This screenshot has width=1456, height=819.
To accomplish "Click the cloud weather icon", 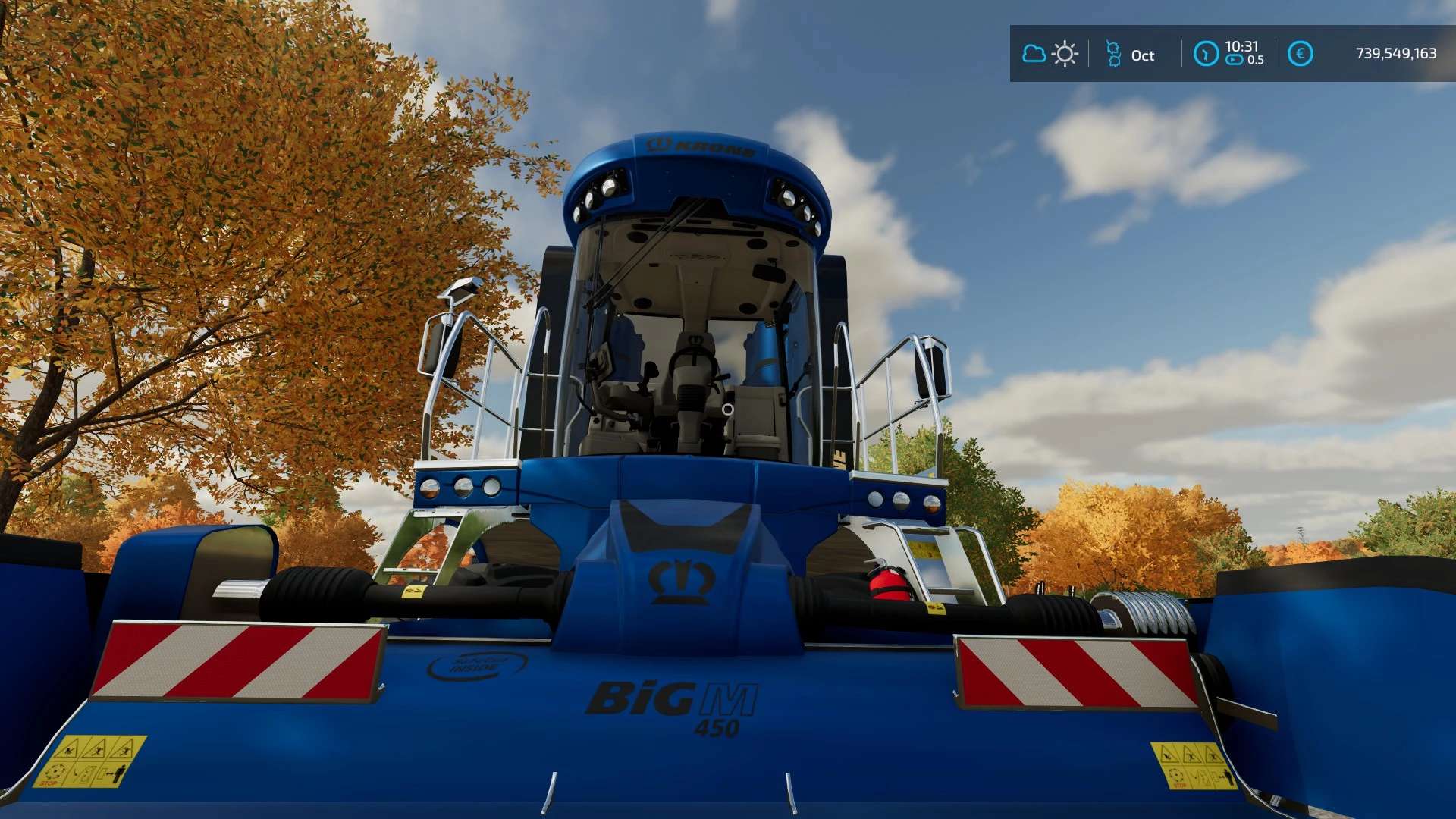I will 1034,54.
